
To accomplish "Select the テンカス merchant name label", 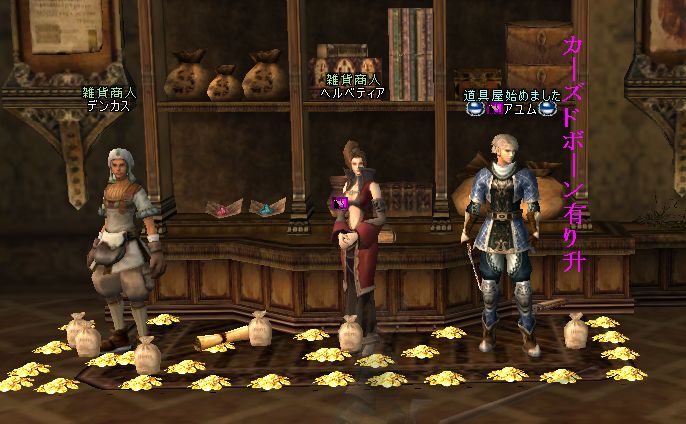I will [109, 103].
